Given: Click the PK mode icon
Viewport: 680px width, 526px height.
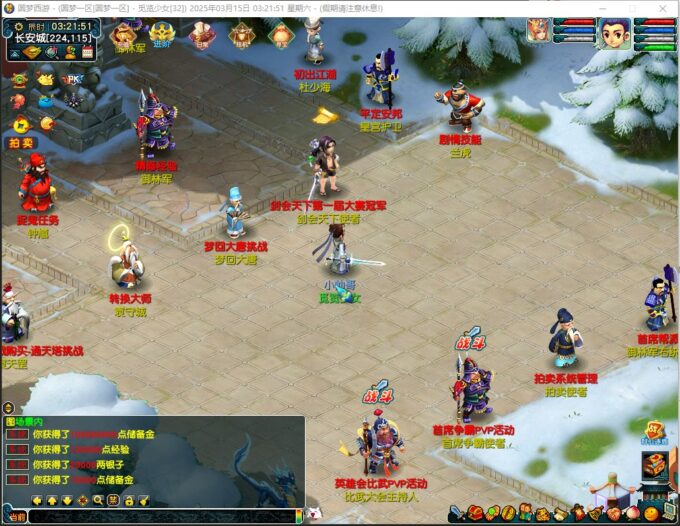Looking at the screenshot, I should (x=72, y=79).
